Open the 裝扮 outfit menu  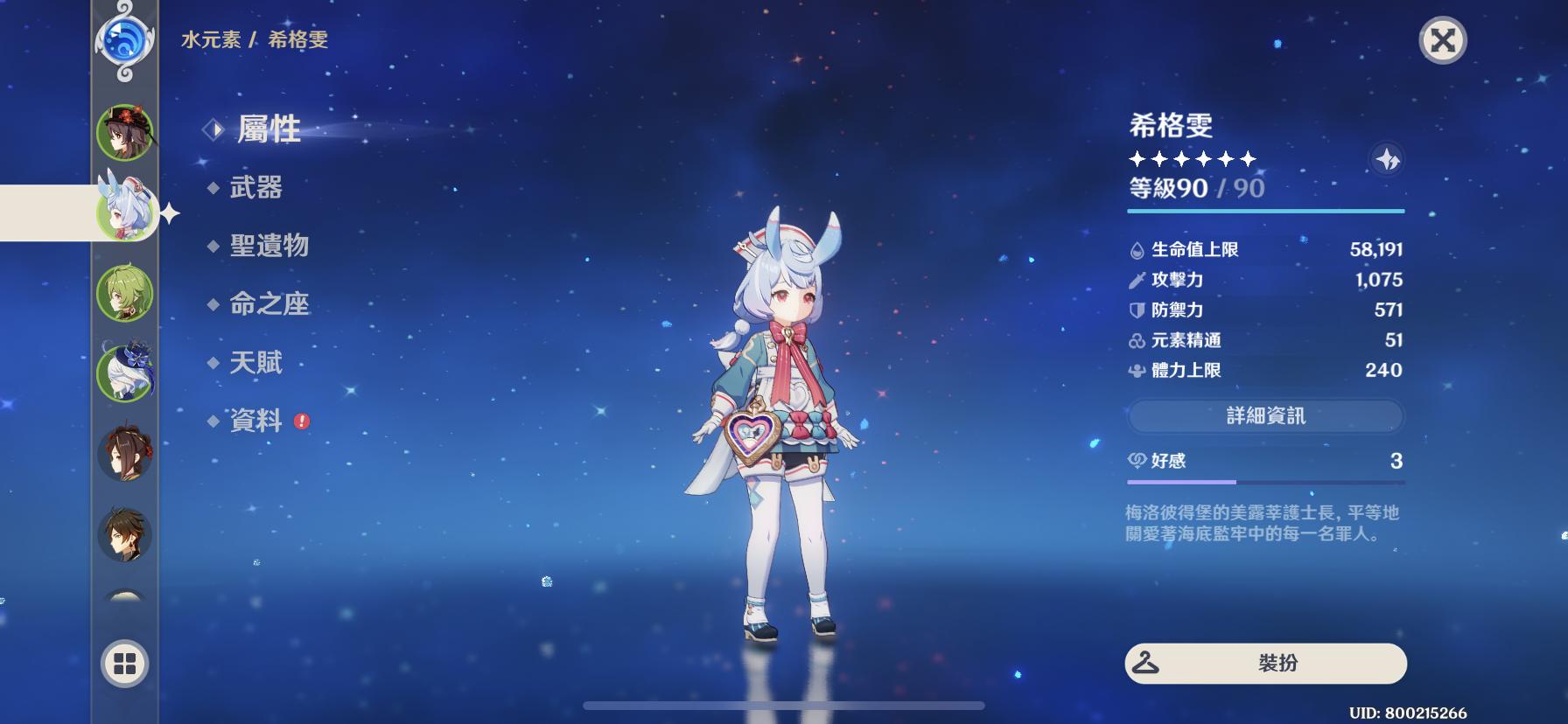click(1265, 664)
